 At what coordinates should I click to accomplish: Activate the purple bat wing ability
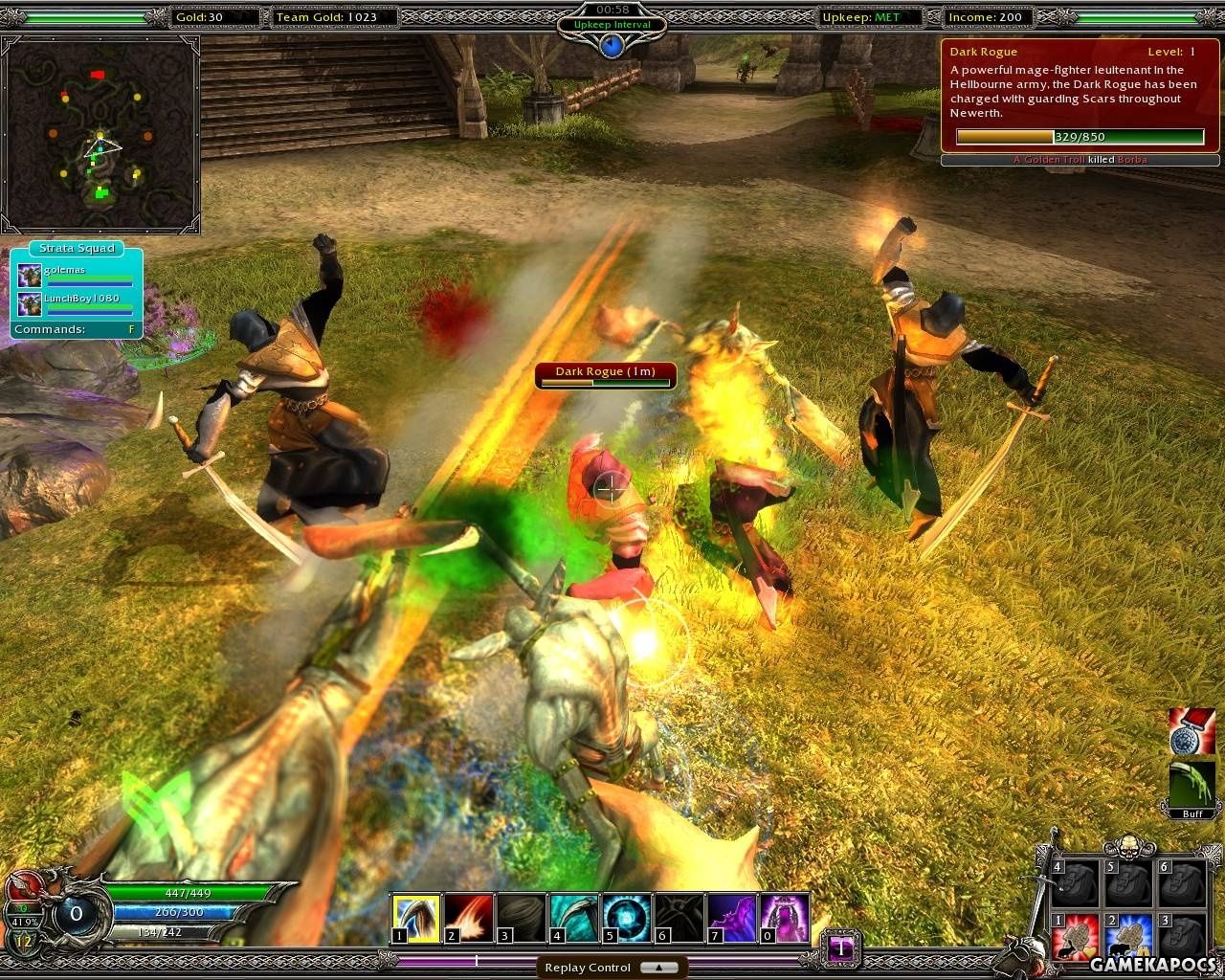pos(732,918)
